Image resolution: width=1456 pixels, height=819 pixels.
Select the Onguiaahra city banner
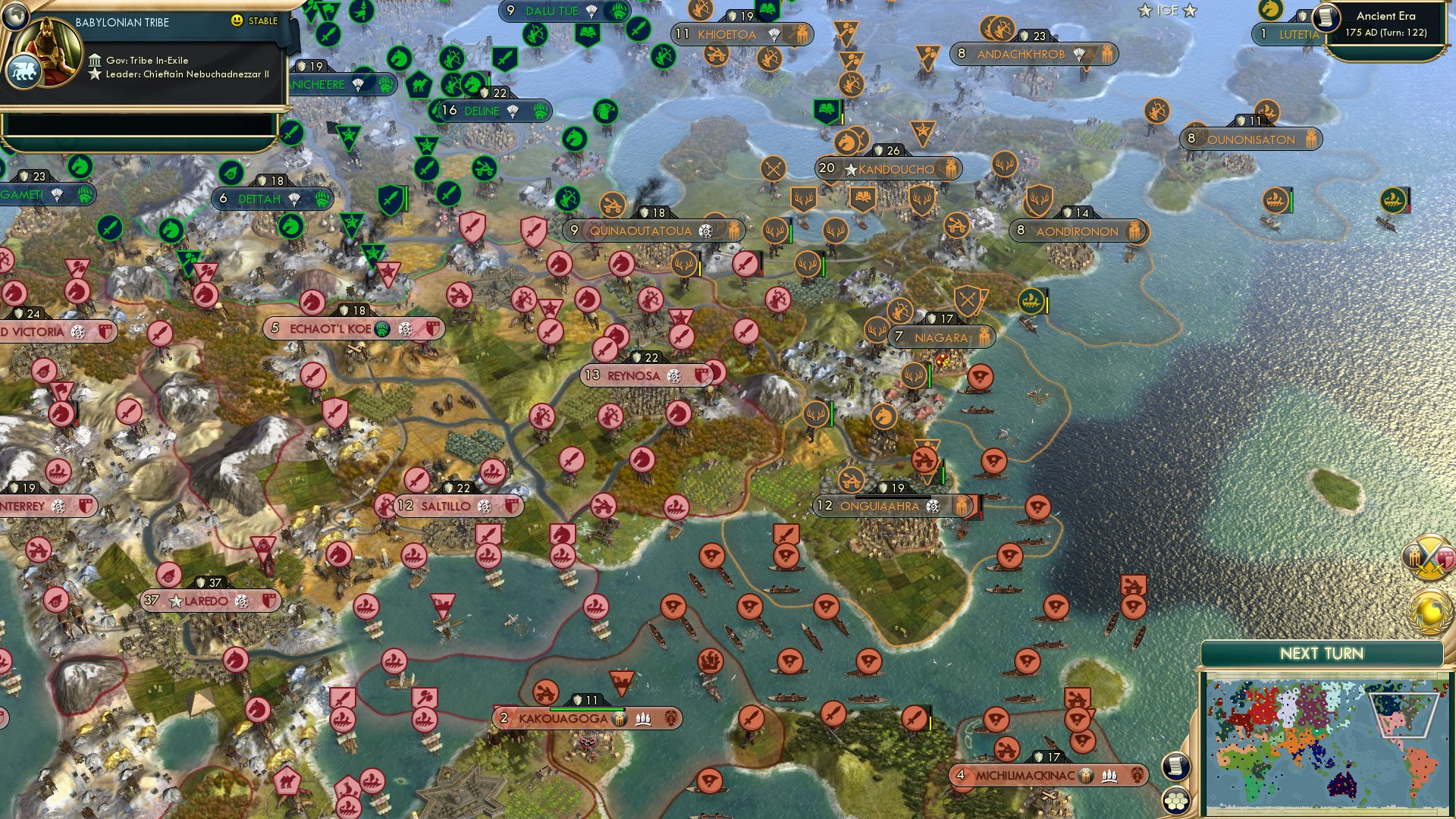point(879,506)
